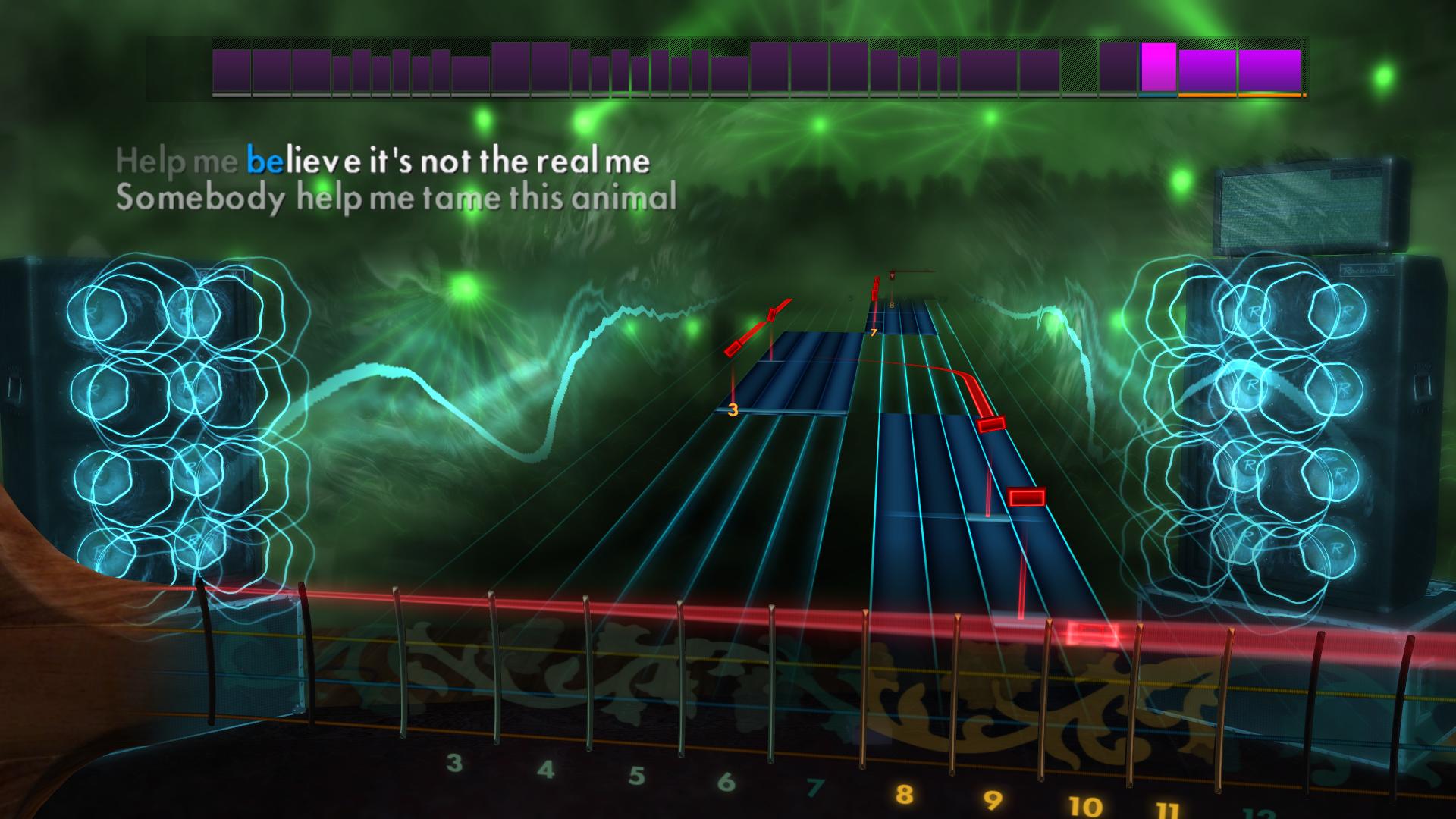Click the orange fret number 3 note marker
This screenshot has height=819, width=1456.
[733, 410]
